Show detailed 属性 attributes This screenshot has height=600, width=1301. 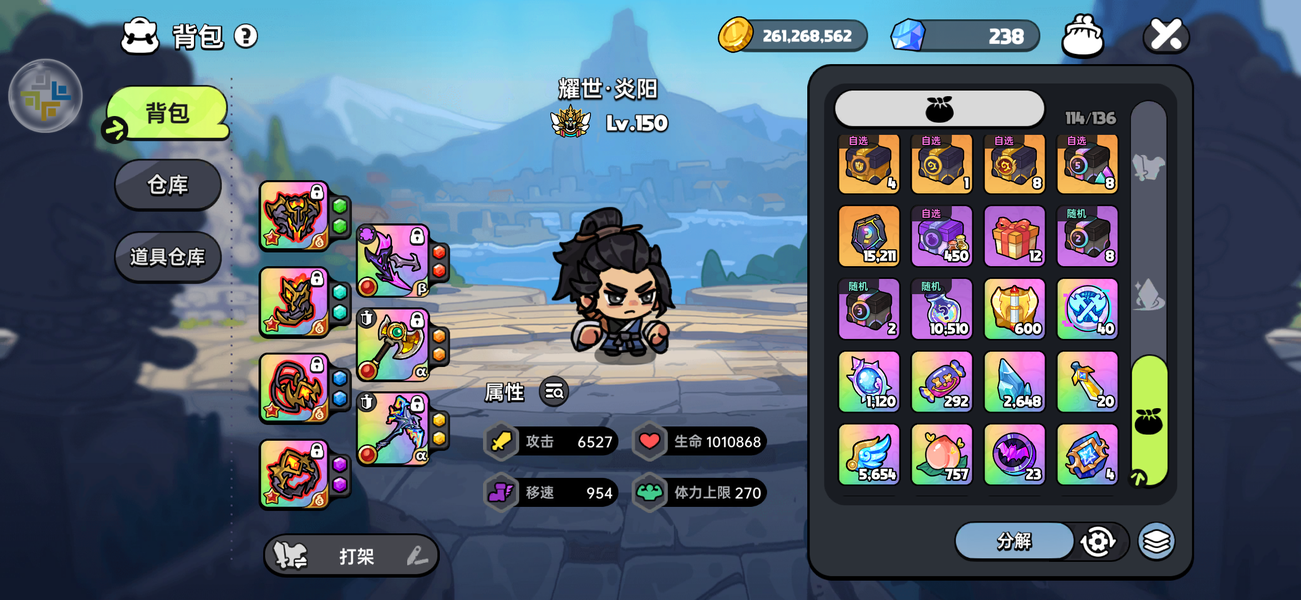554,392
